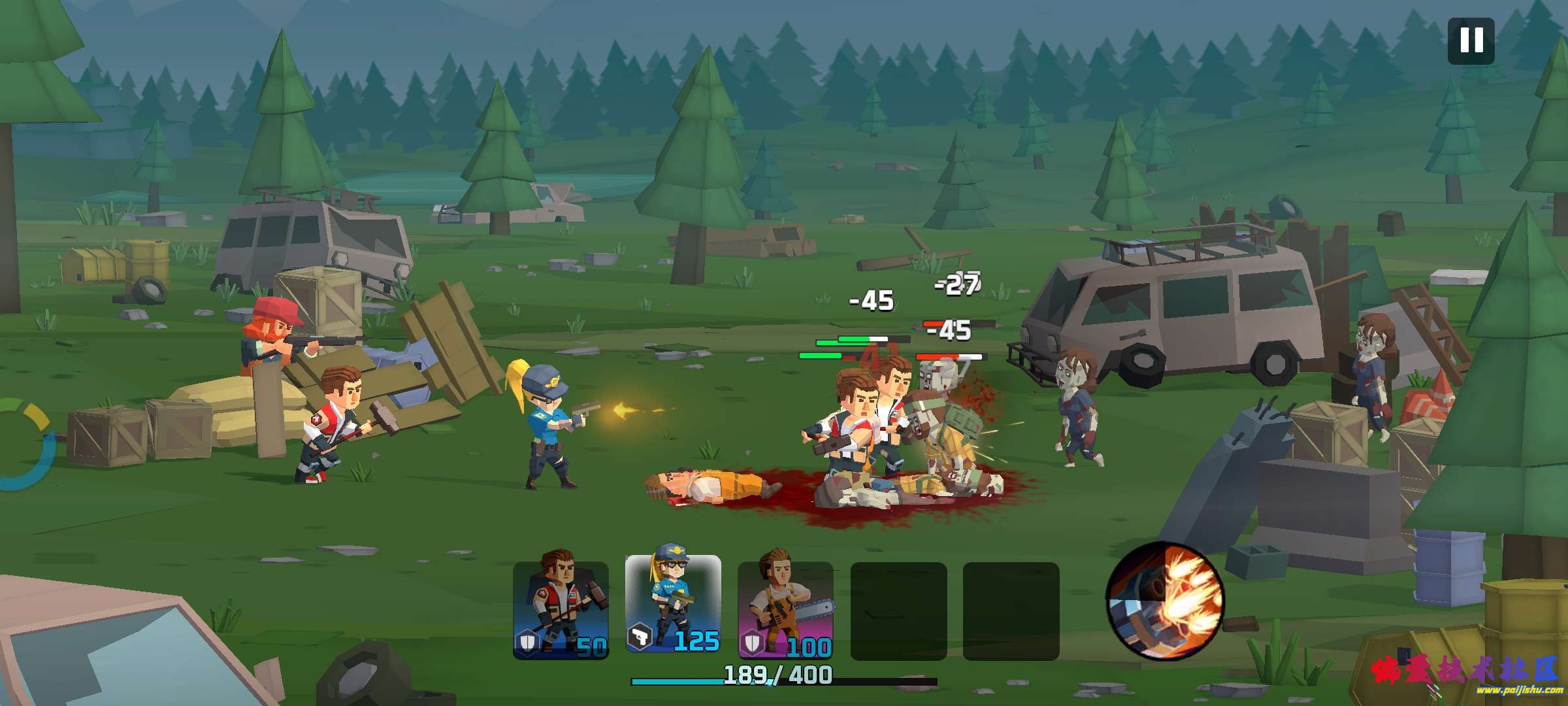Select the policewoman unit card costing 125
Image resolution: width=1568 pixels, height=706 pixels.
(673, 604)
